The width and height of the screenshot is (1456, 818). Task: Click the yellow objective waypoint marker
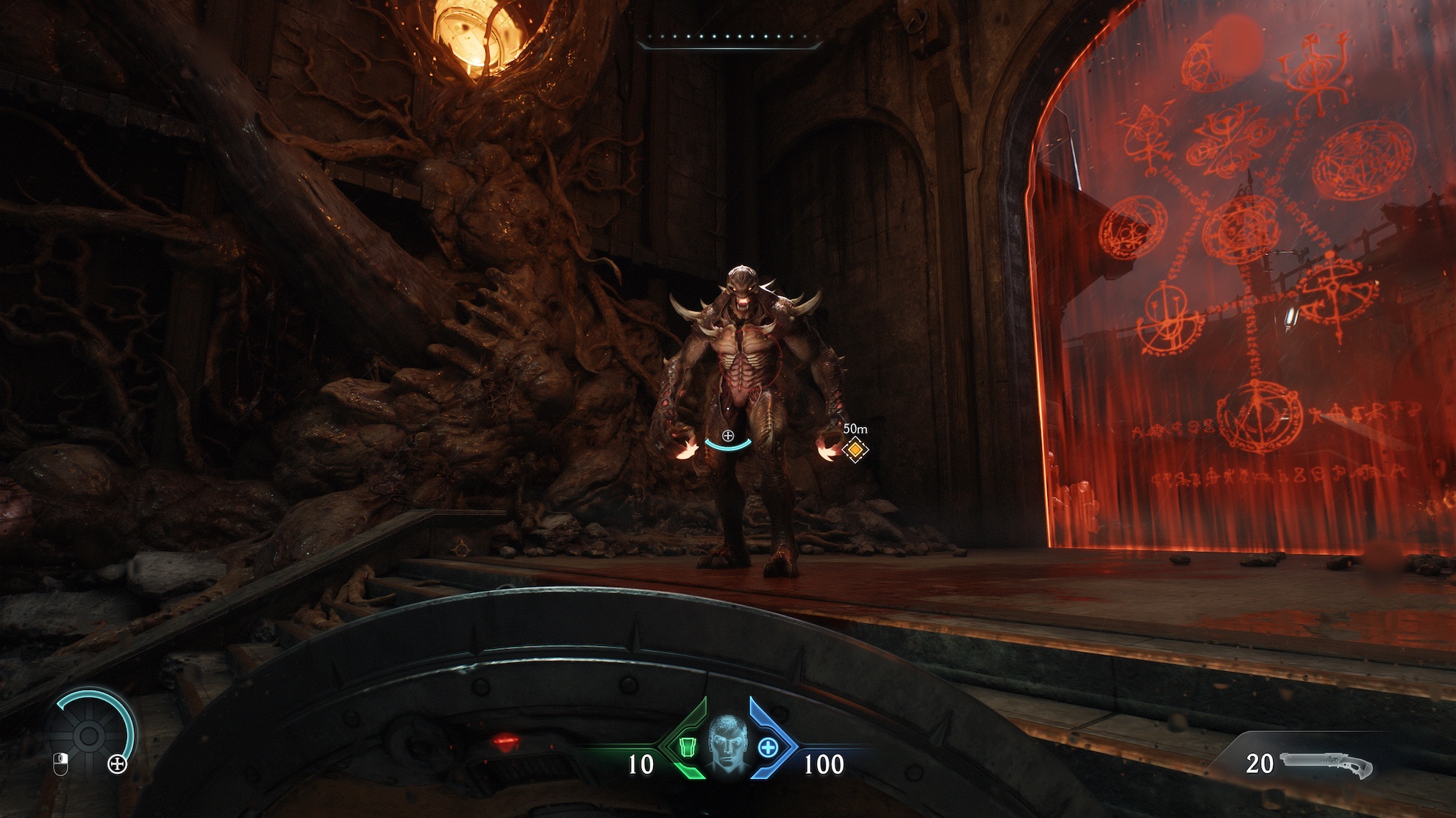pyautogui.click(x=857, y=449)
